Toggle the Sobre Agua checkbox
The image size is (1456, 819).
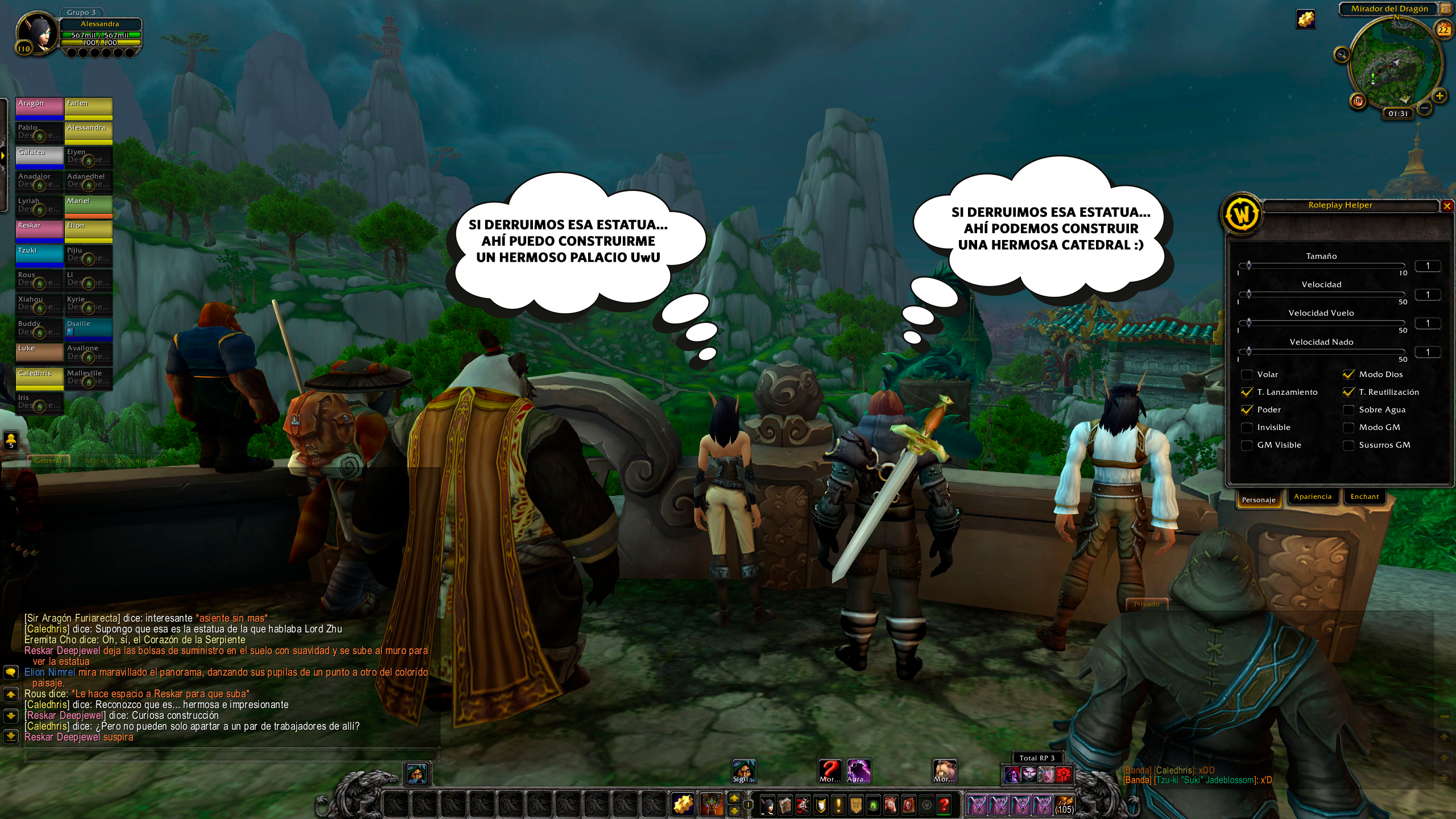(x=1349, y=410)
